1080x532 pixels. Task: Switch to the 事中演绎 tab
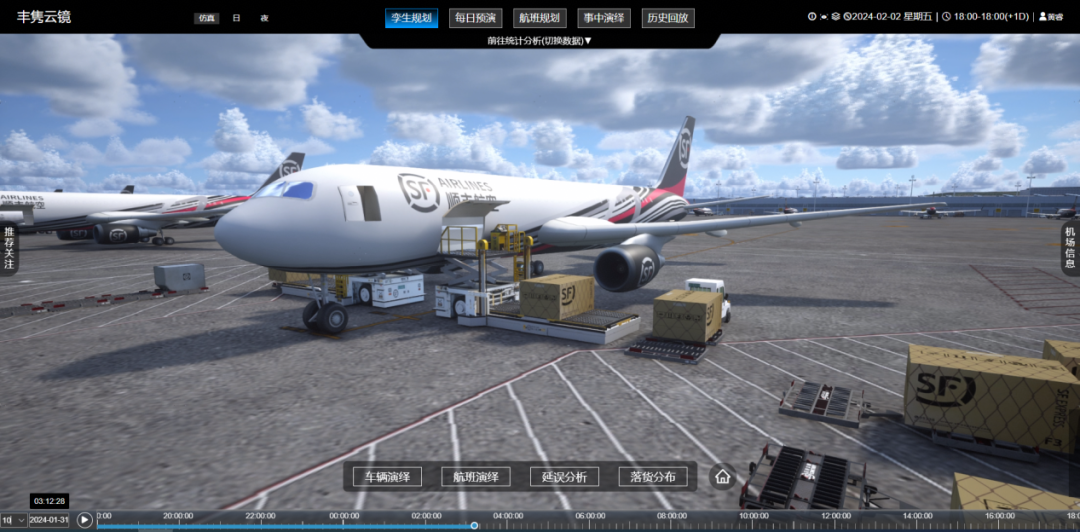[x=604, y=18]
